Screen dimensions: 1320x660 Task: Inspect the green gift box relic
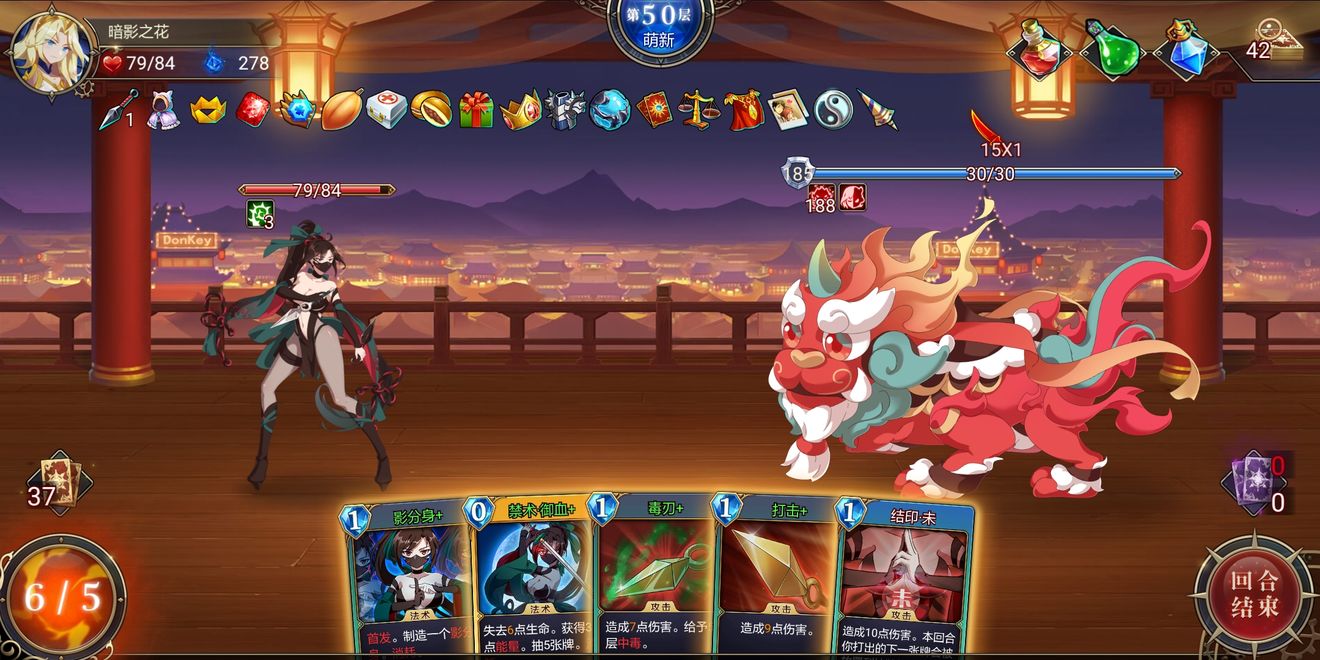coord(476,109)
